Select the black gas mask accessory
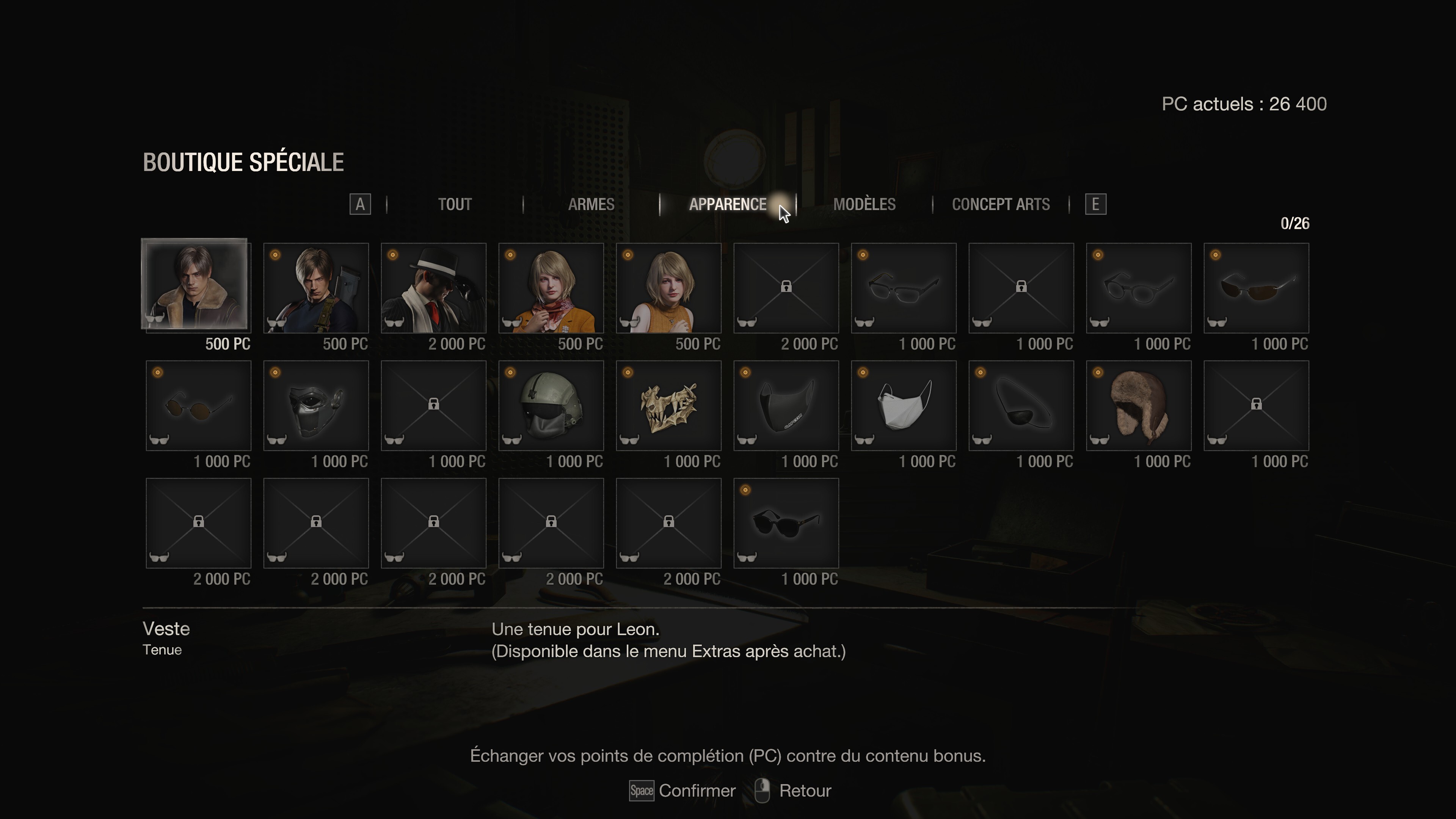Screen dimensions: 1456x819 tap(316, 405)
